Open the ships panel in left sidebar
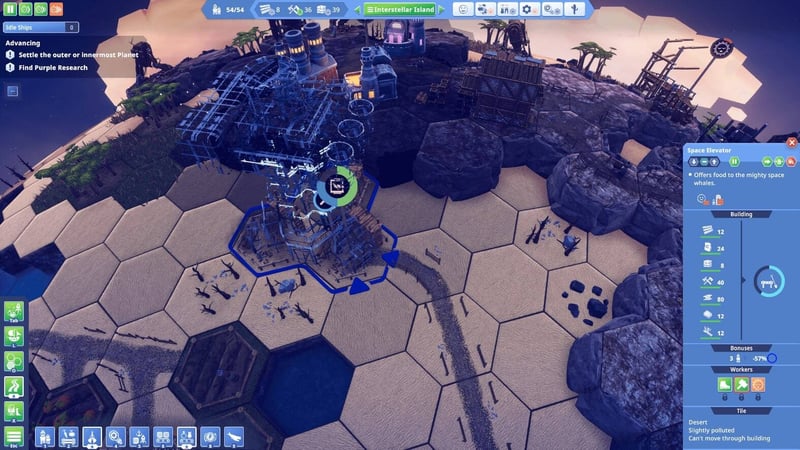Image resolution: width=800 pixels, height=450 pixels. point(14,410)
